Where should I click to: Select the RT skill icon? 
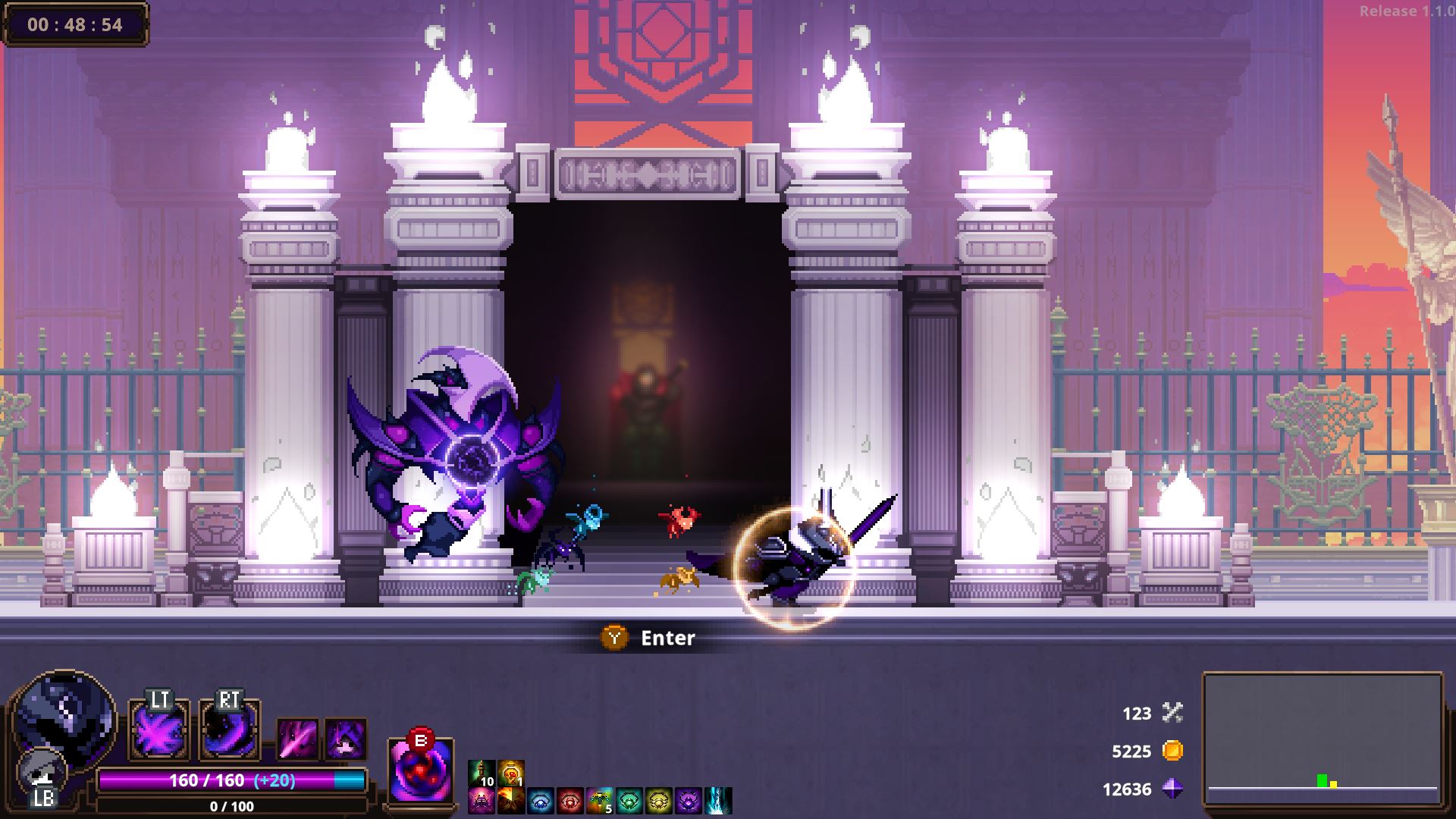coord(230,730)
